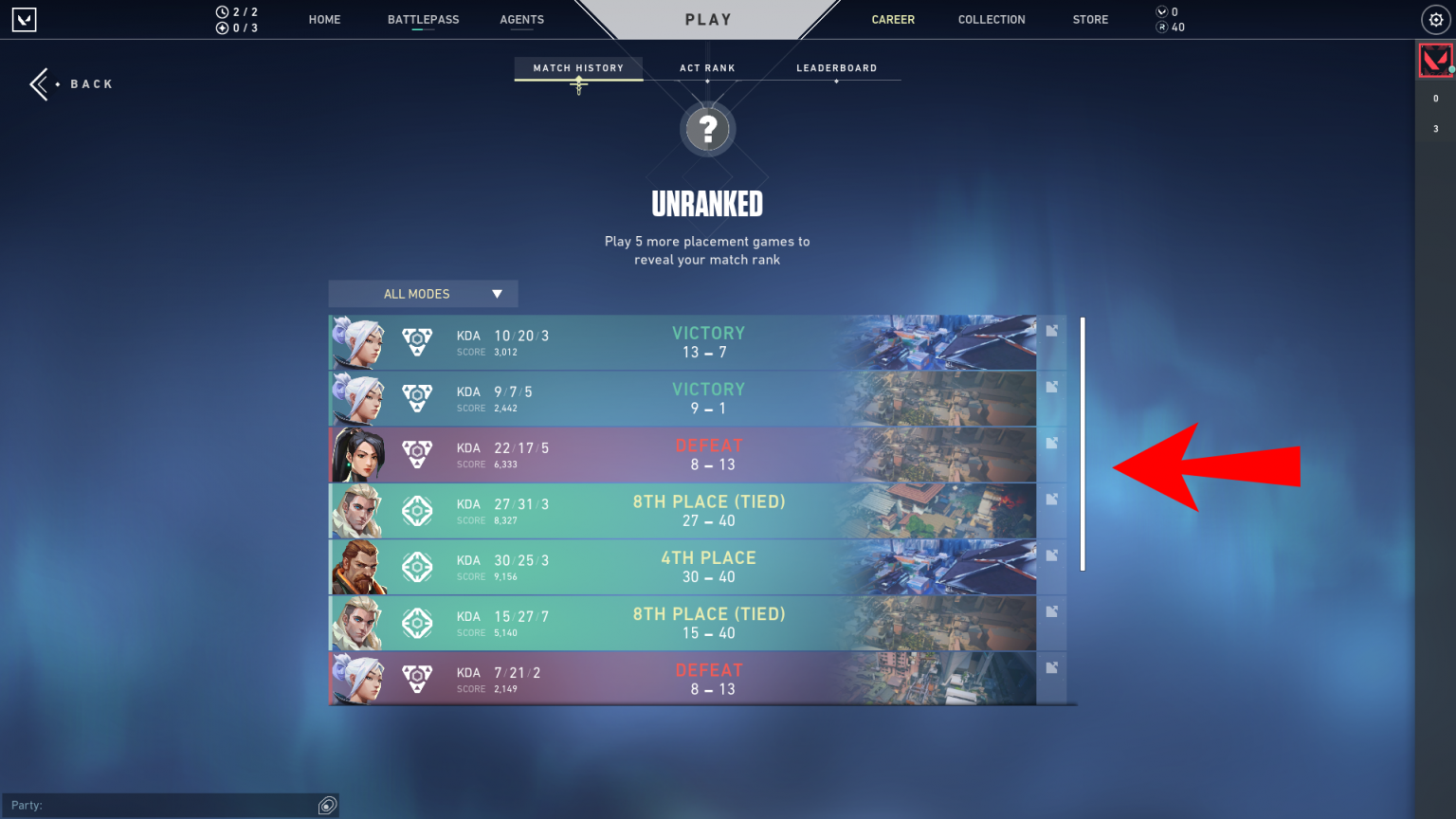
Task: Click the match history scrollbar
Action: pyautogui.click(x=1082, y=446)
